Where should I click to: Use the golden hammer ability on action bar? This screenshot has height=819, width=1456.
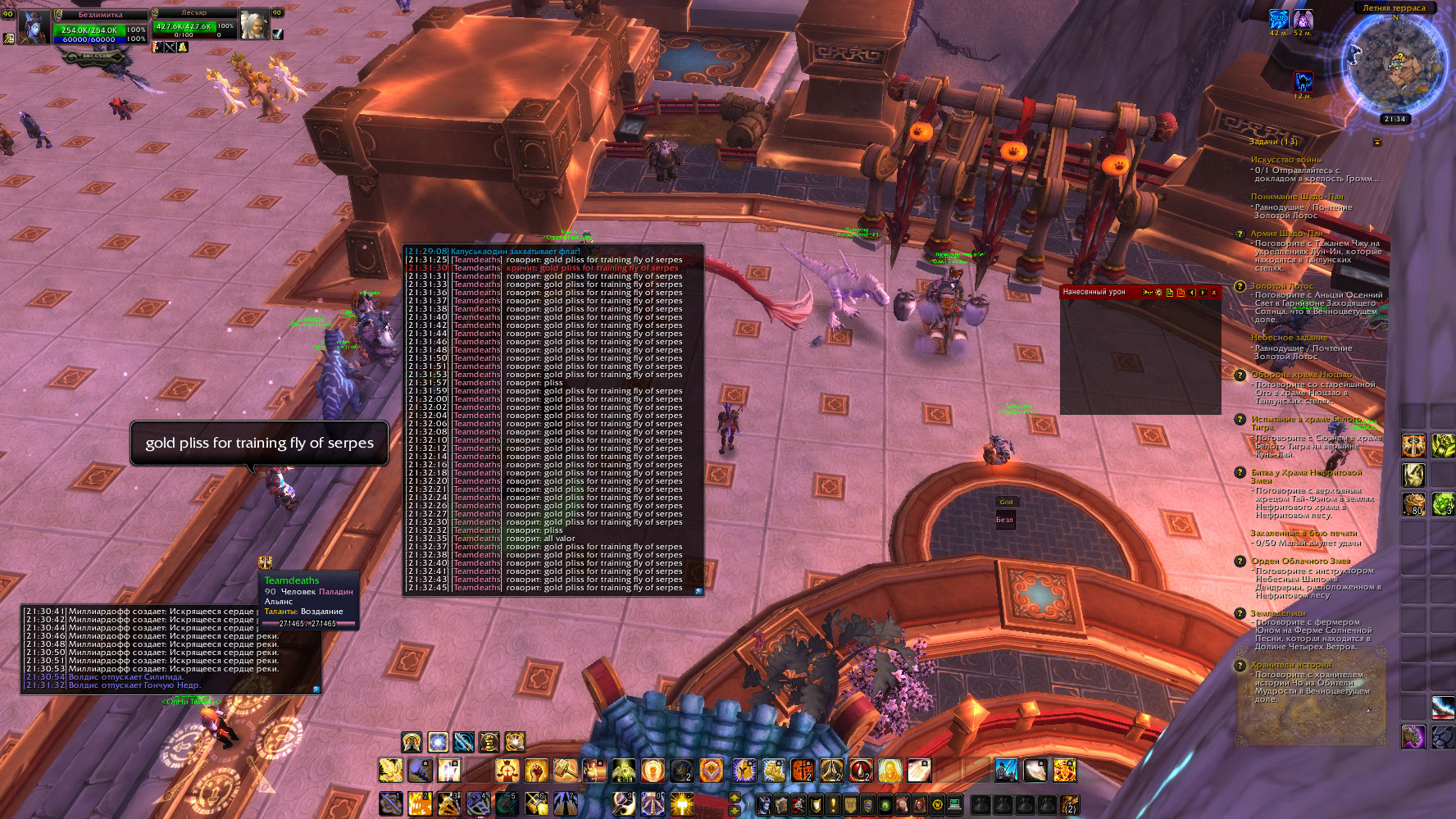[x=565, y=771]
